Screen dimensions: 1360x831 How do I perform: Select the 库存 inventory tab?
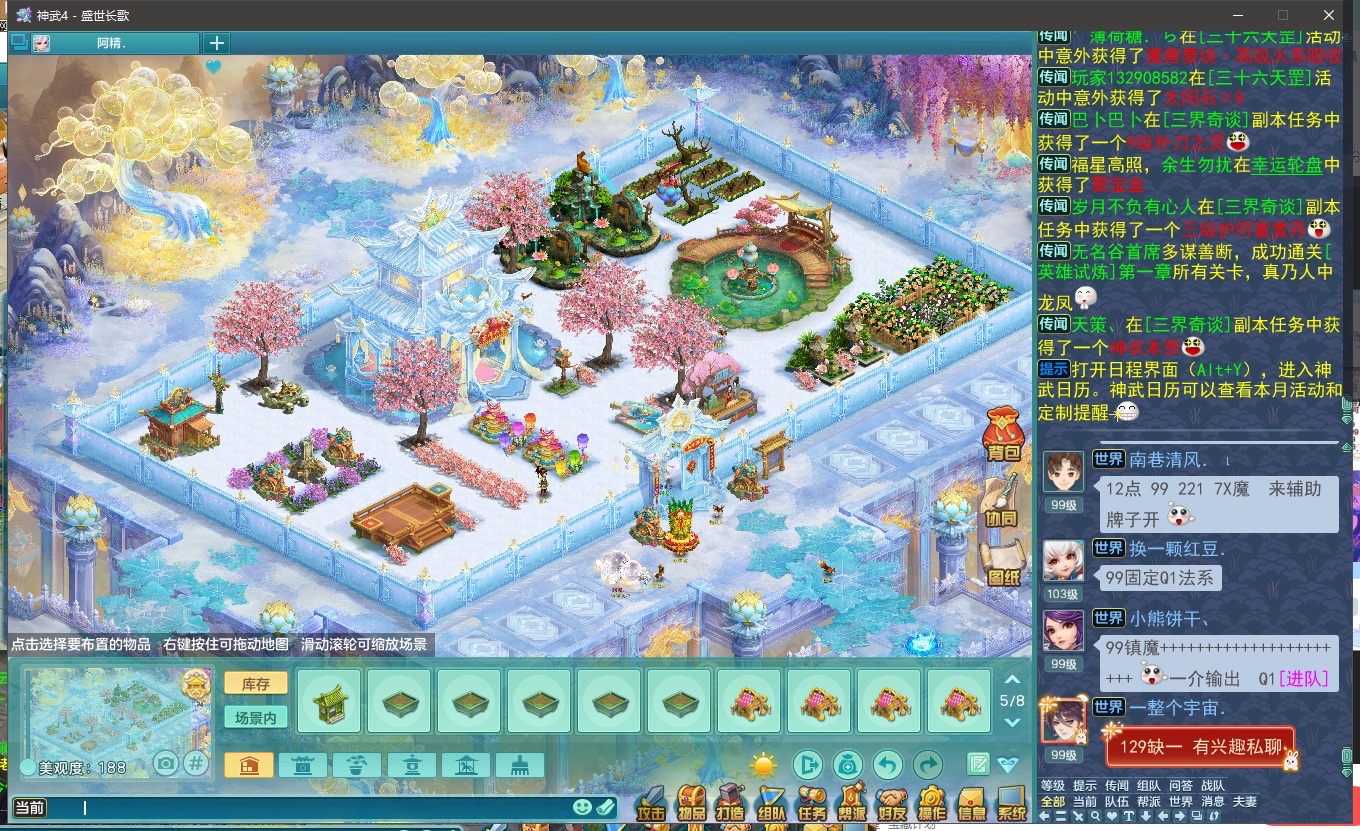pyautogui.click(x=256, y=683)
